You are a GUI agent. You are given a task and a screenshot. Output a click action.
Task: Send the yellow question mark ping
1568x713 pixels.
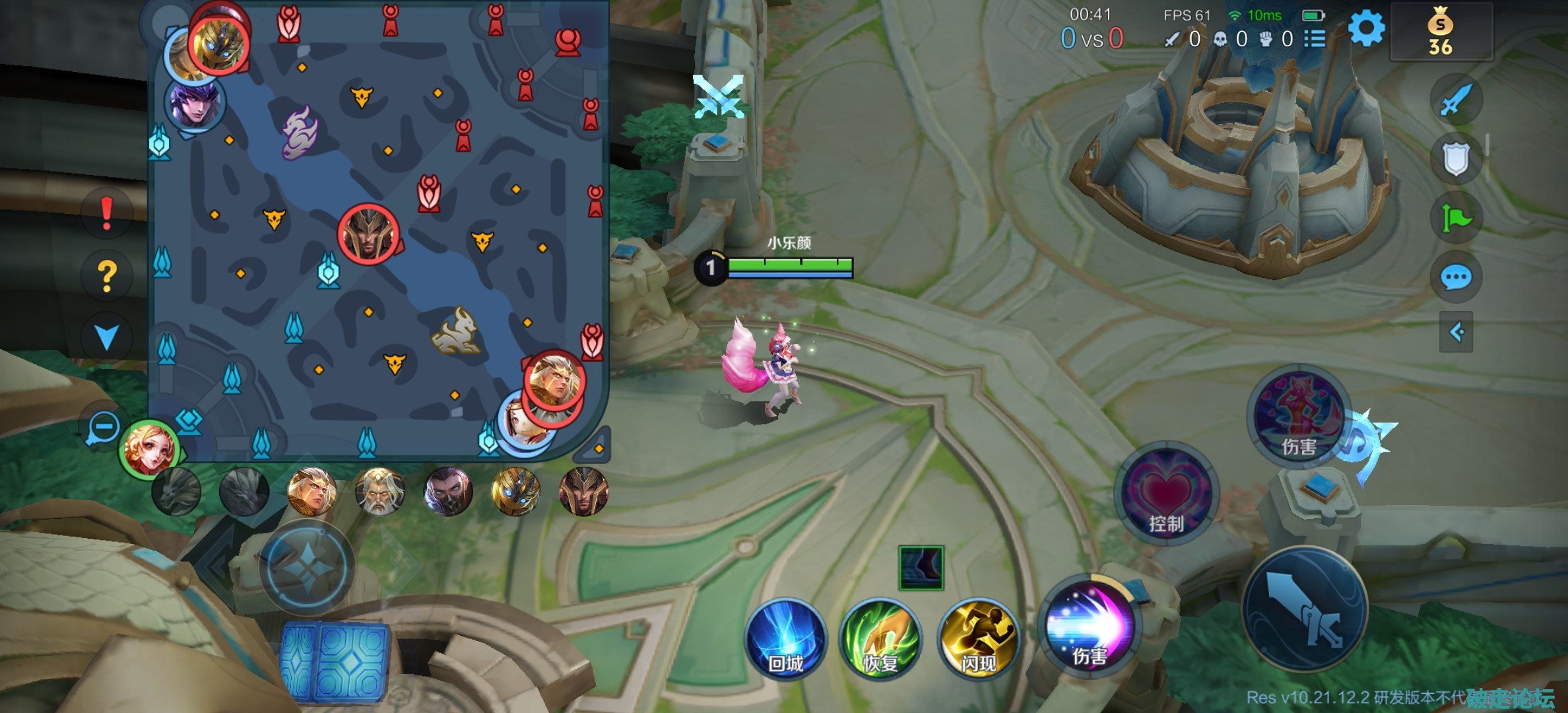106,275
